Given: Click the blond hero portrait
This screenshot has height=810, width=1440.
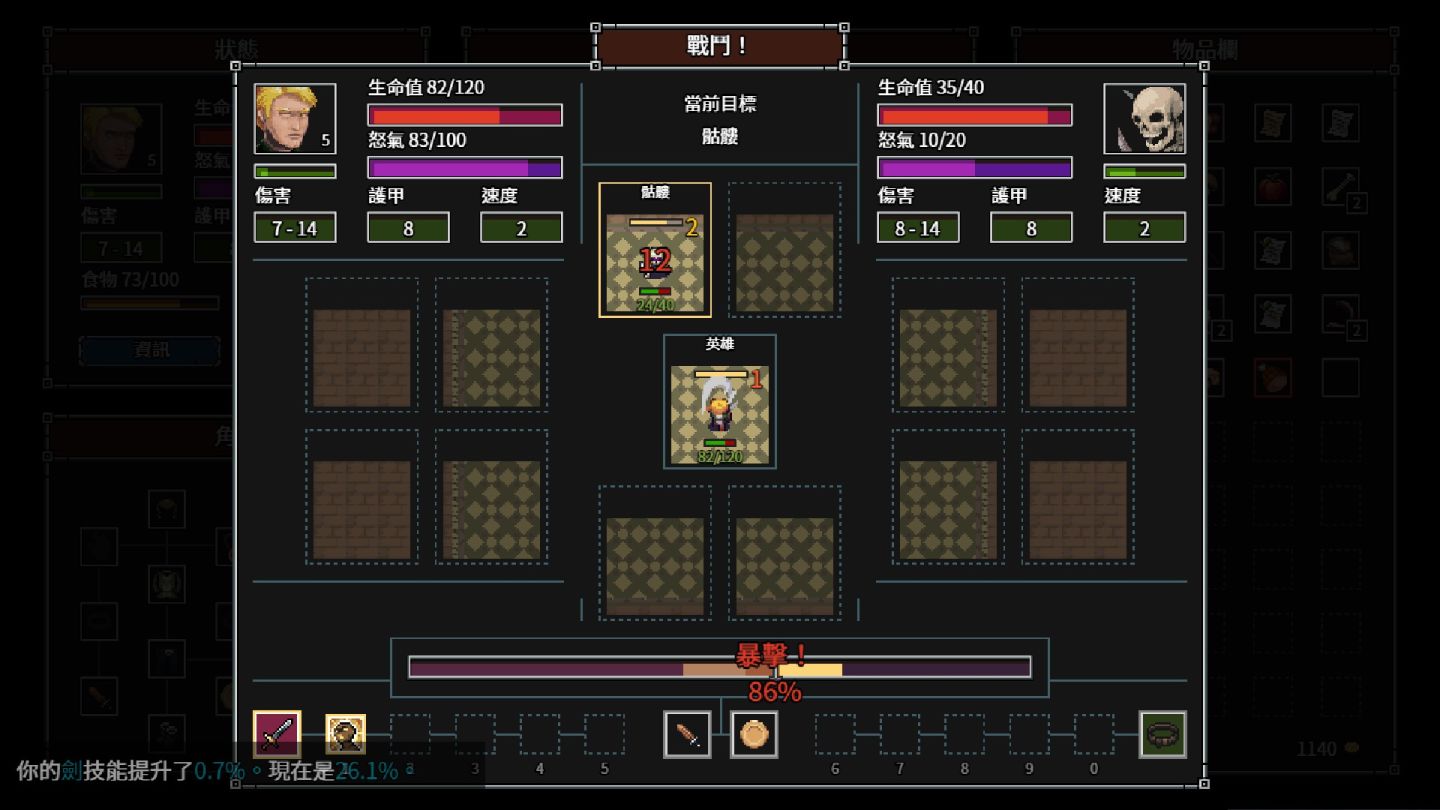Looking at the screenshot, I should coord(295,119).
